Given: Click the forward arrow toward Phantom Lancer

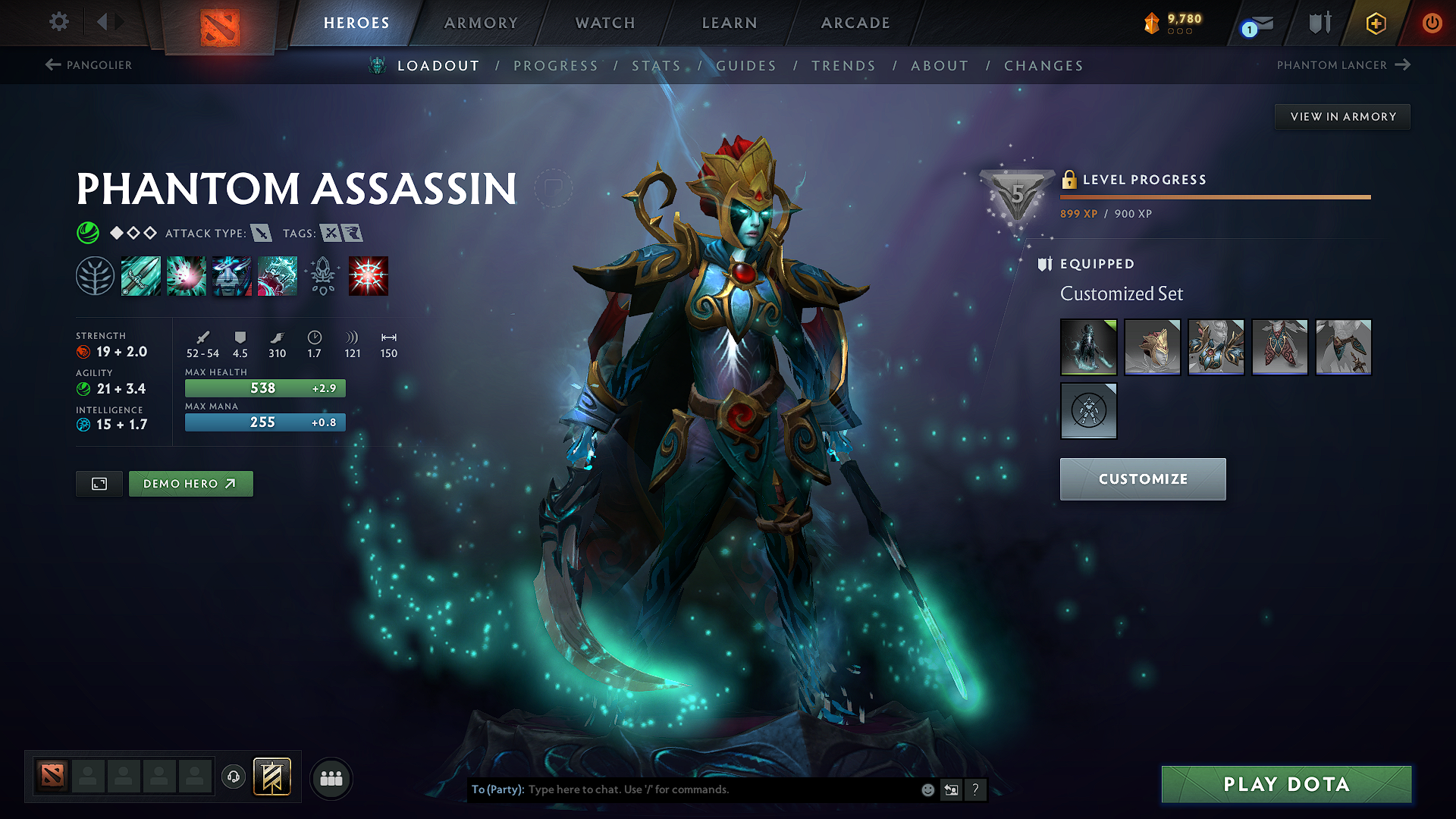Looking at the screenshot, I should click(1401, 65).
